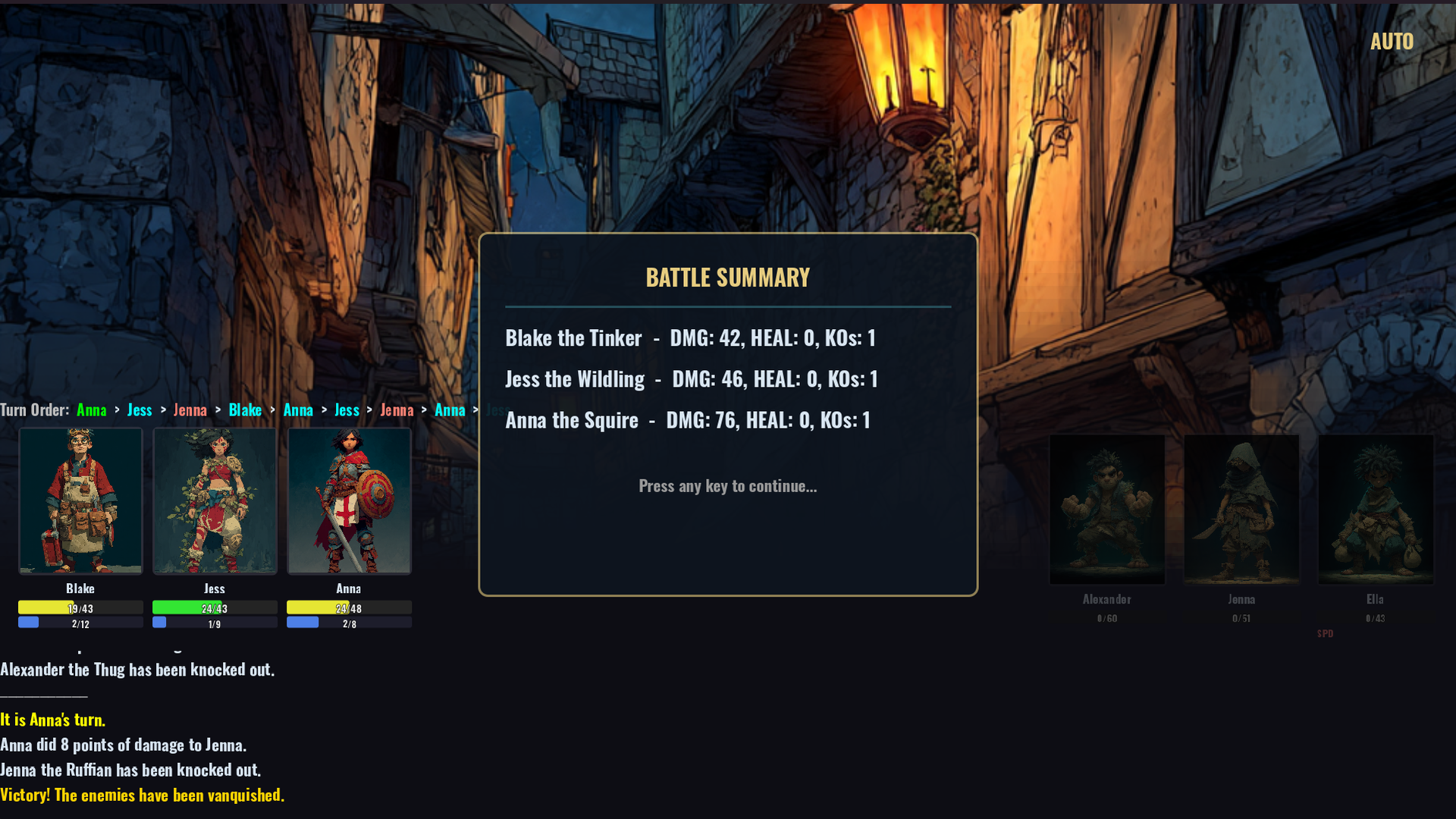Select Blake's character portrait
The image size is (1456, 819).
coord(80,500)
